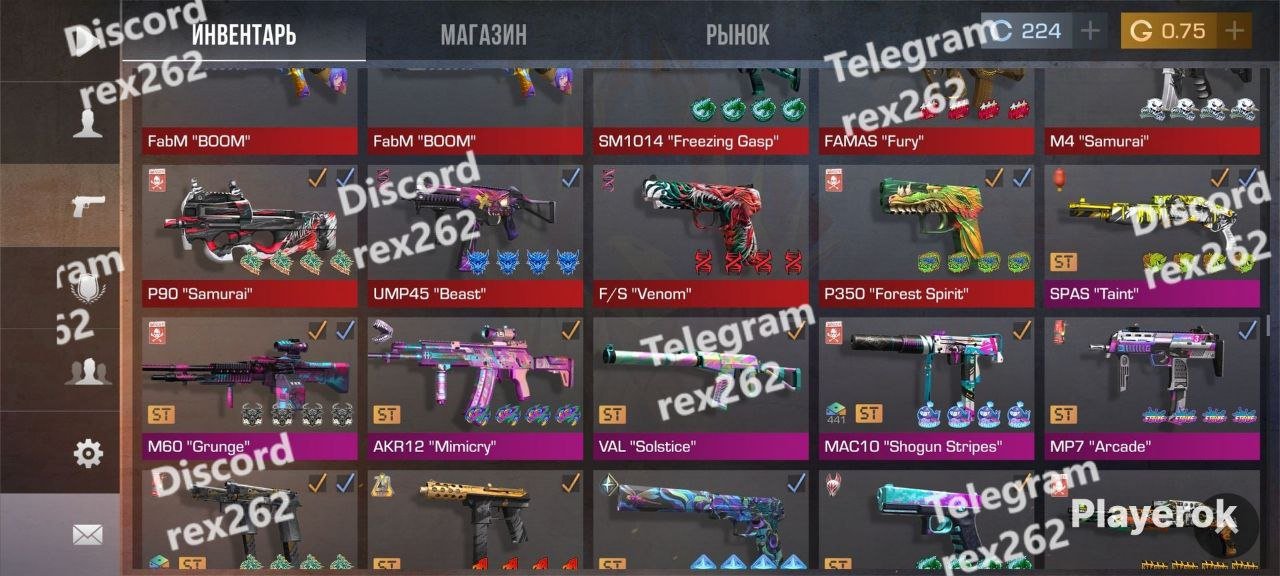
Task: Add gold currency using the plus button
Action: pyautogui.click(x=1234, y=31)
